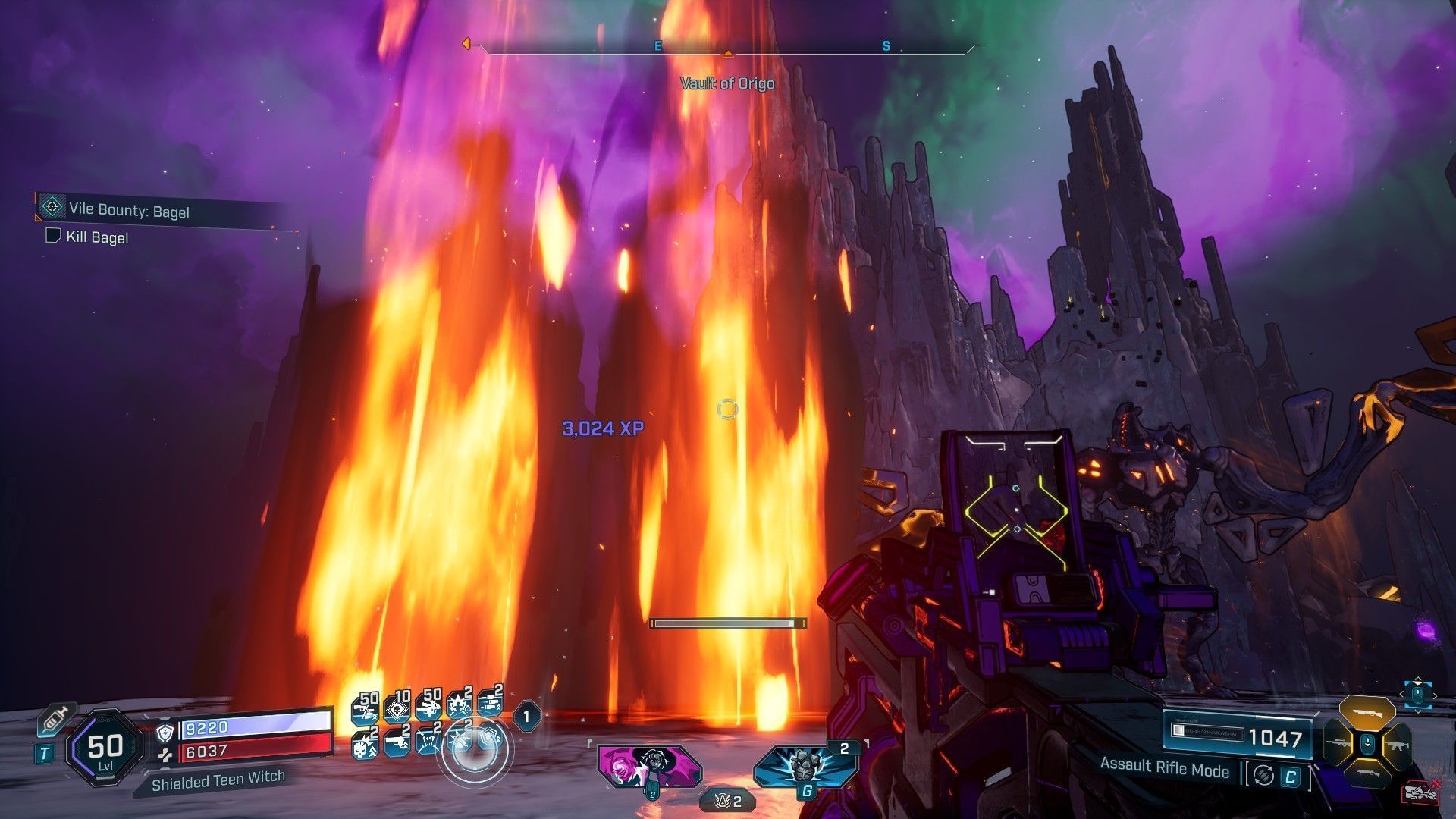Image resolution: width=1456 pixels, height=819 pixels.
Task: Select the bottom weapon wheel slot
Action: point(1367,775)
